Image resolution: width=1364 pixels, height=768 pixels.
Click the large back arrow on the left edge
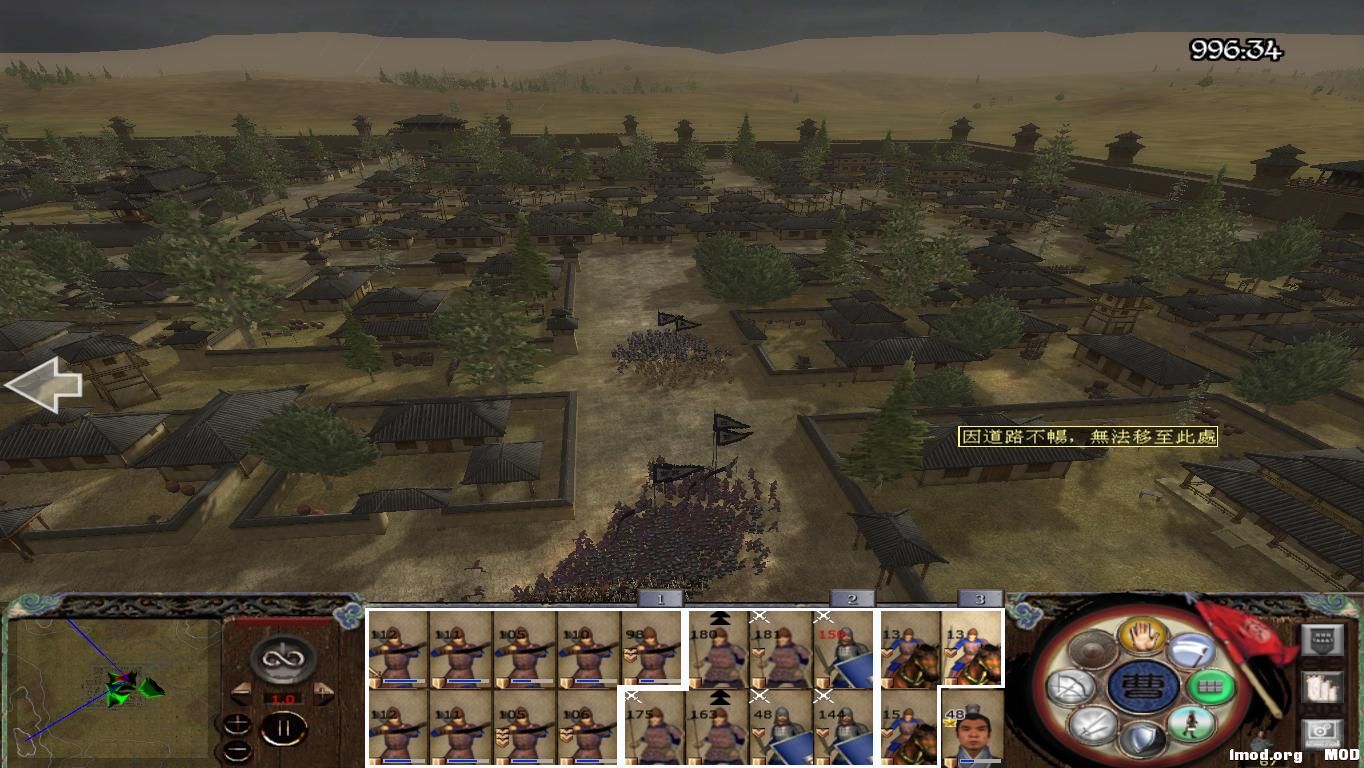click(45, 385)
